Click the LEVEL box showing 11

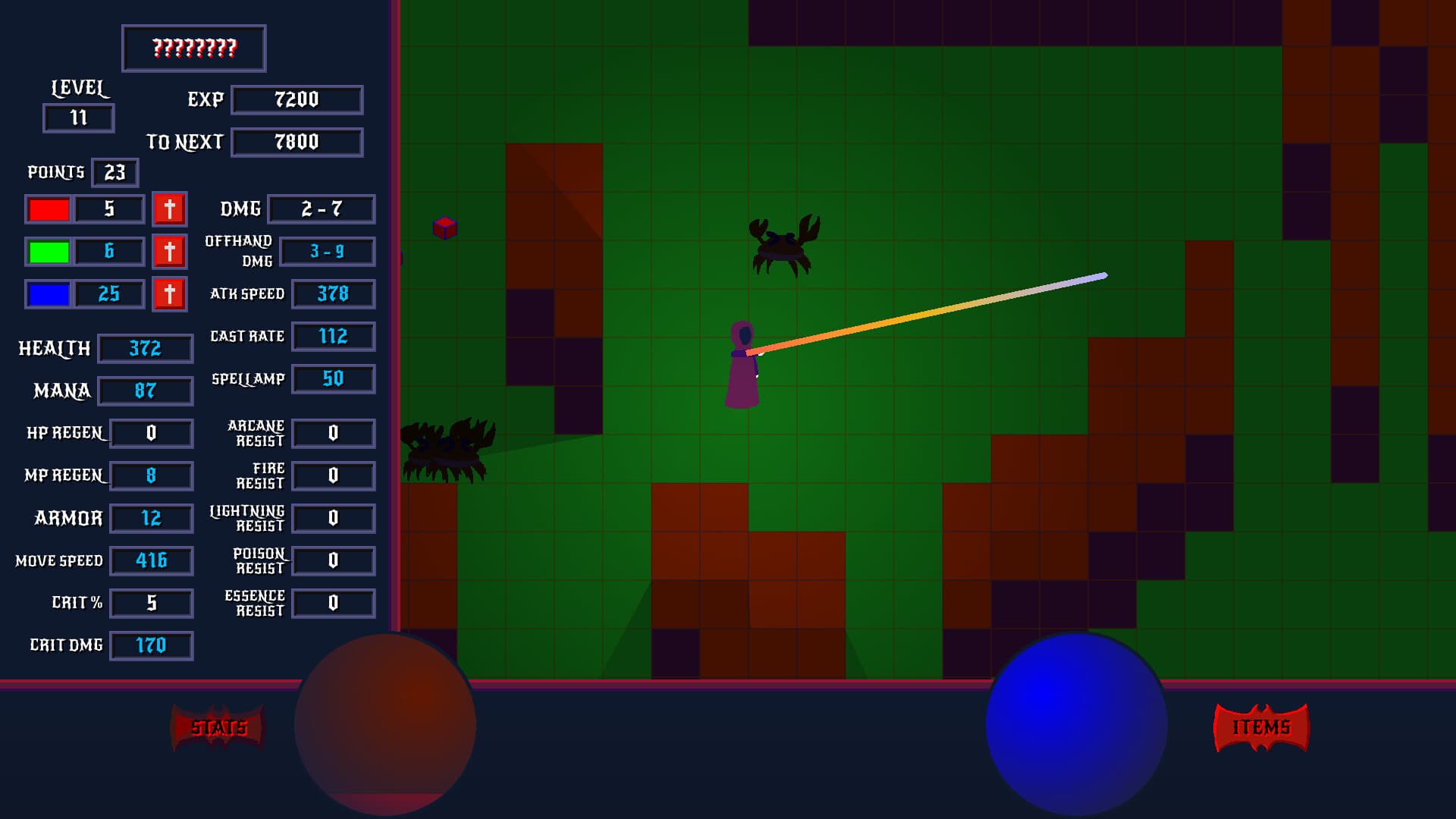click(x=78, y=118)
